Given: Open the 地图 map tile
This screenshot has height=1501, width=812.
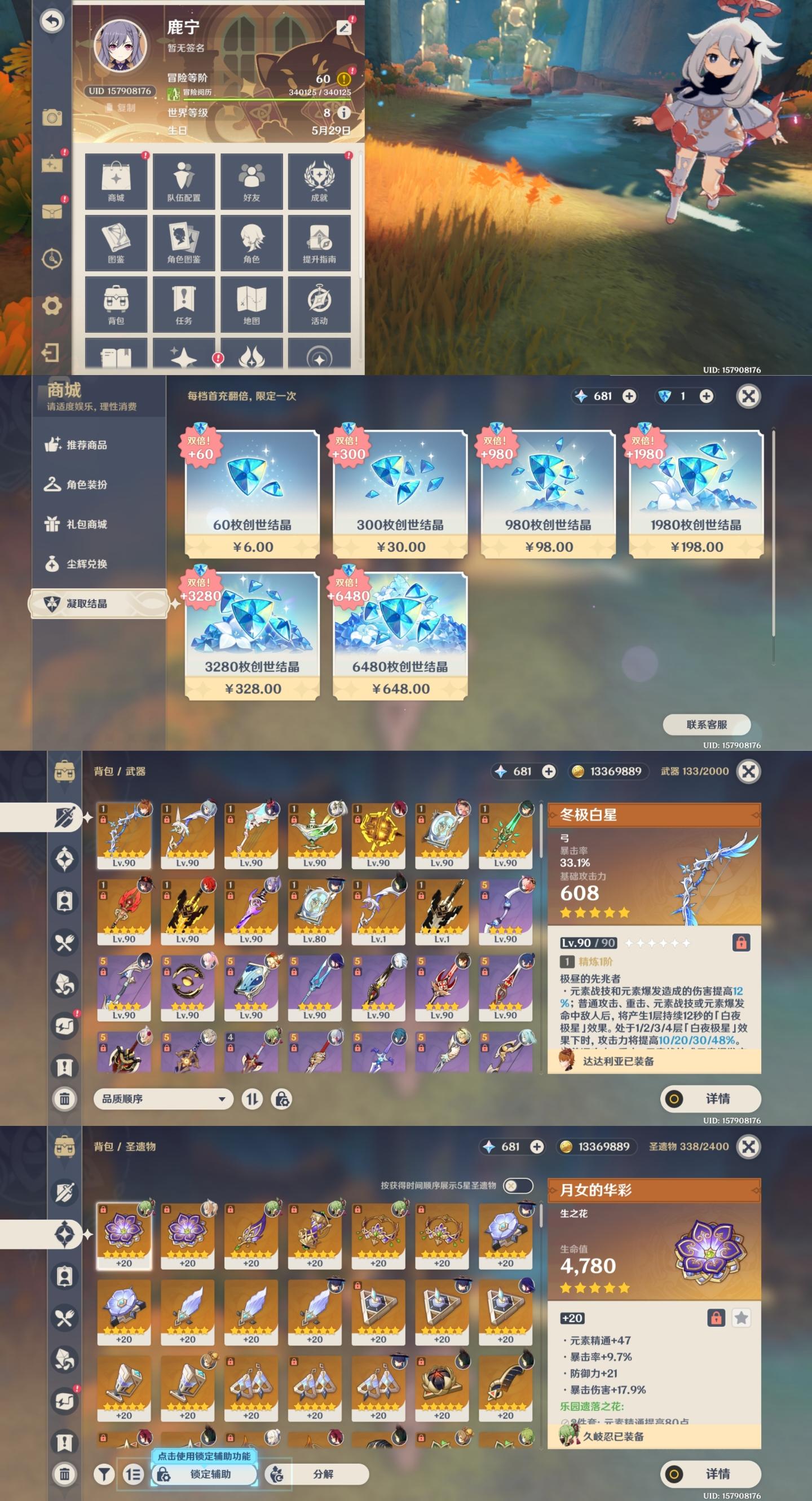Looking at the screenshot, I should pos(251,304).
